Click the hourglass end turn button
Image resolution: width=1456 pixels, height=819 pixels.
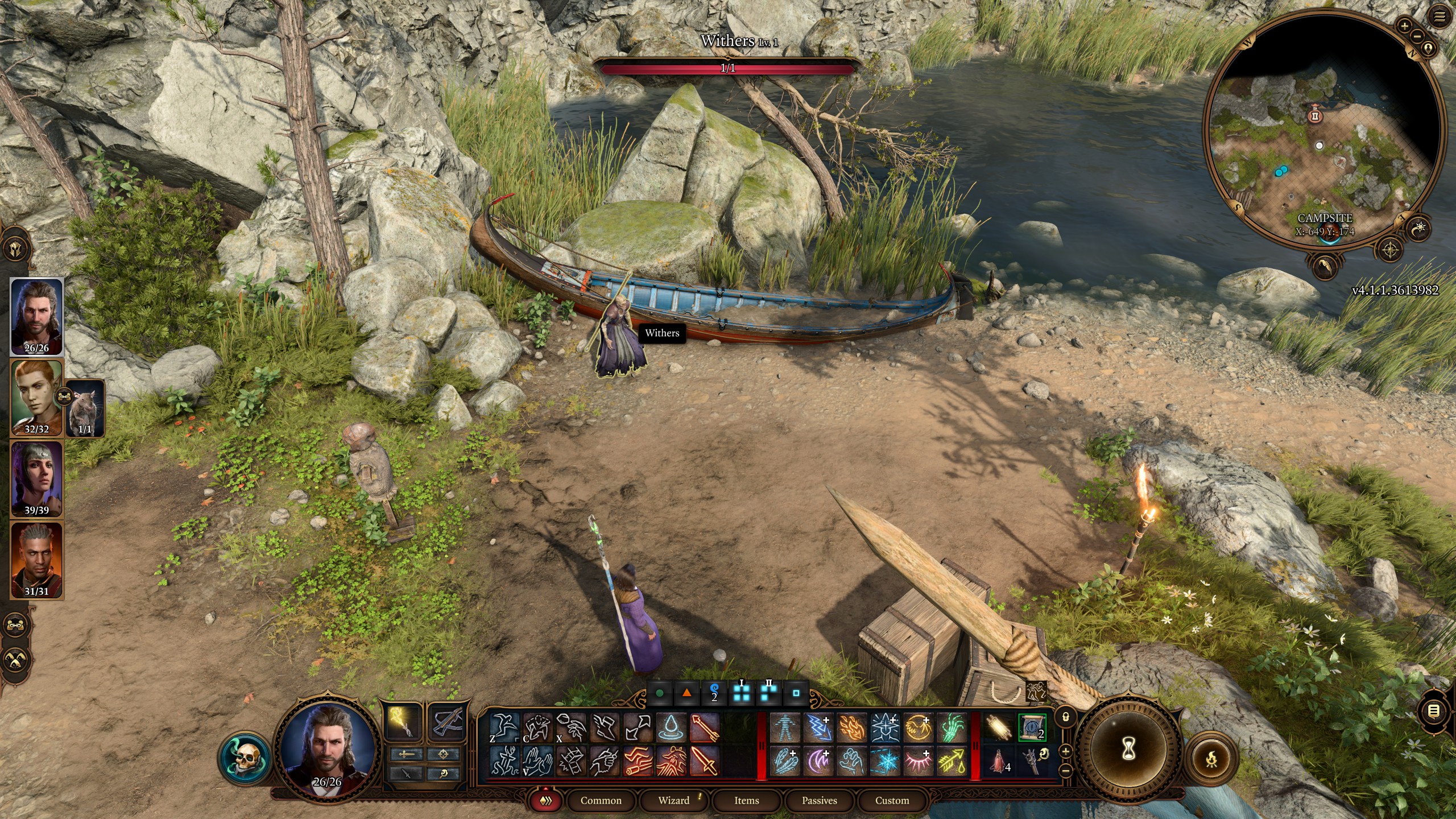click(x=1128, y=750)
